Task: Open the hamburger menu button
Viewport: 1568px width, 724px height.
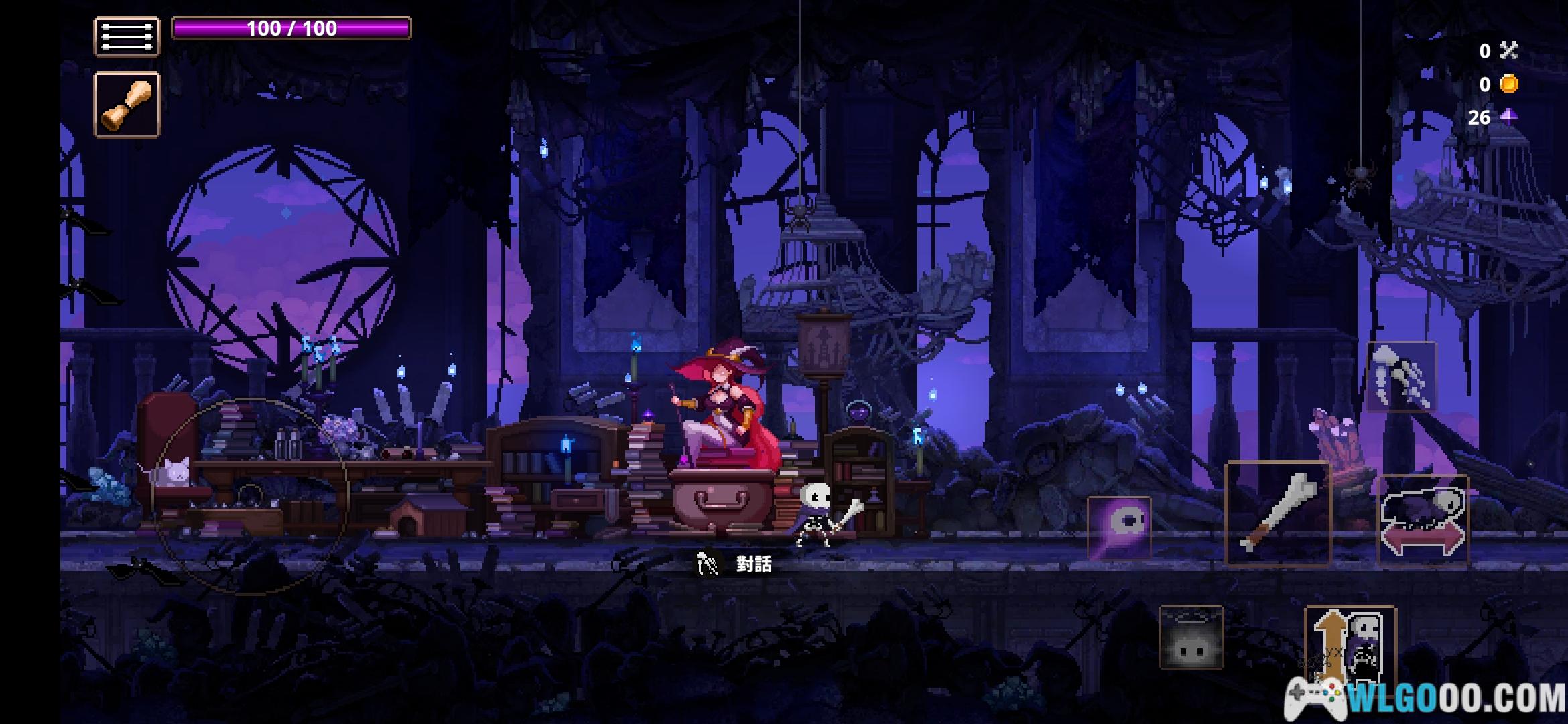Action: pos(127,36)
